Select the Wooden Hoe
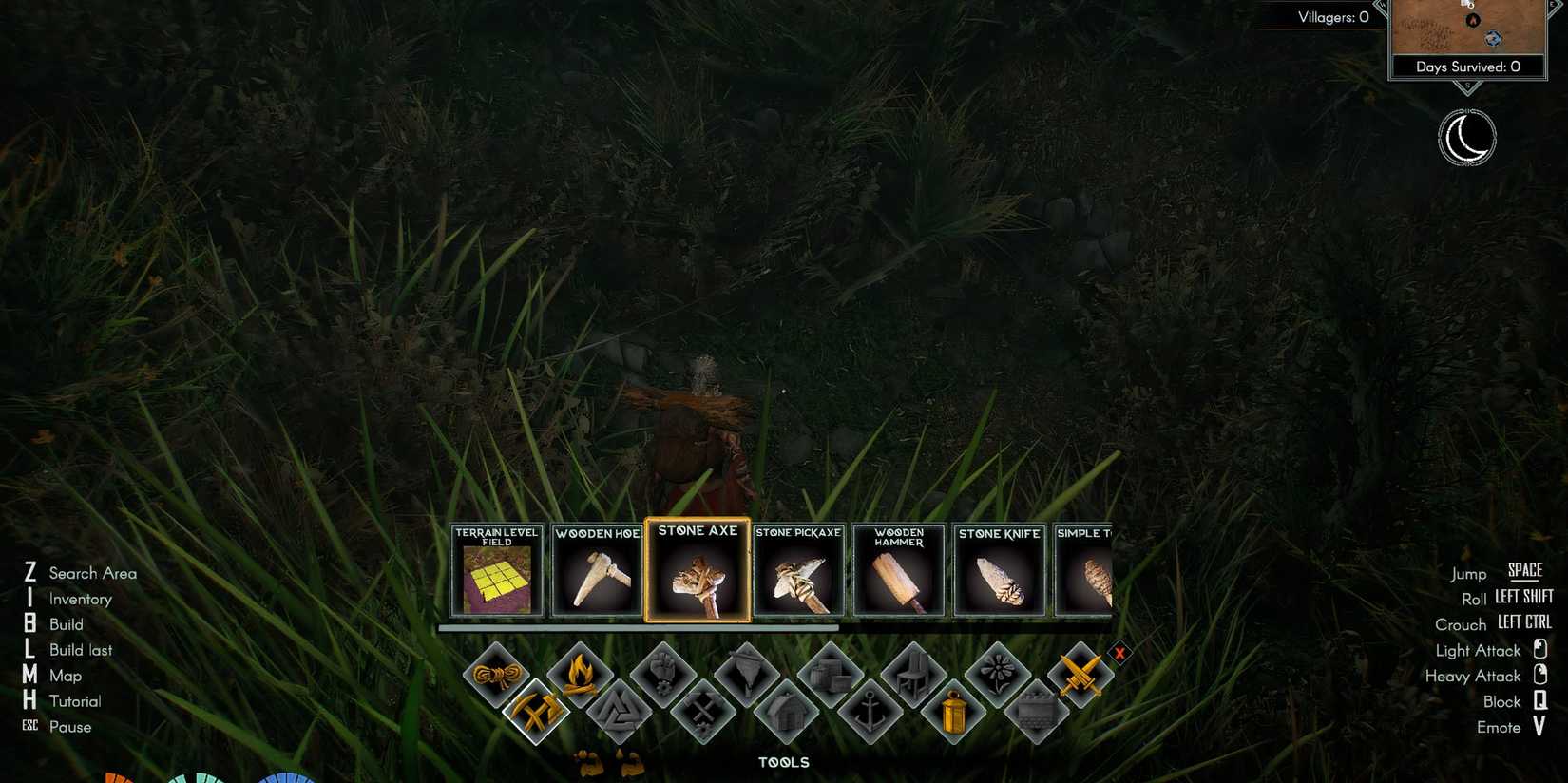The width and height of the screenshot is (1568, 783). pyautogui.click(x=597, y=570)
